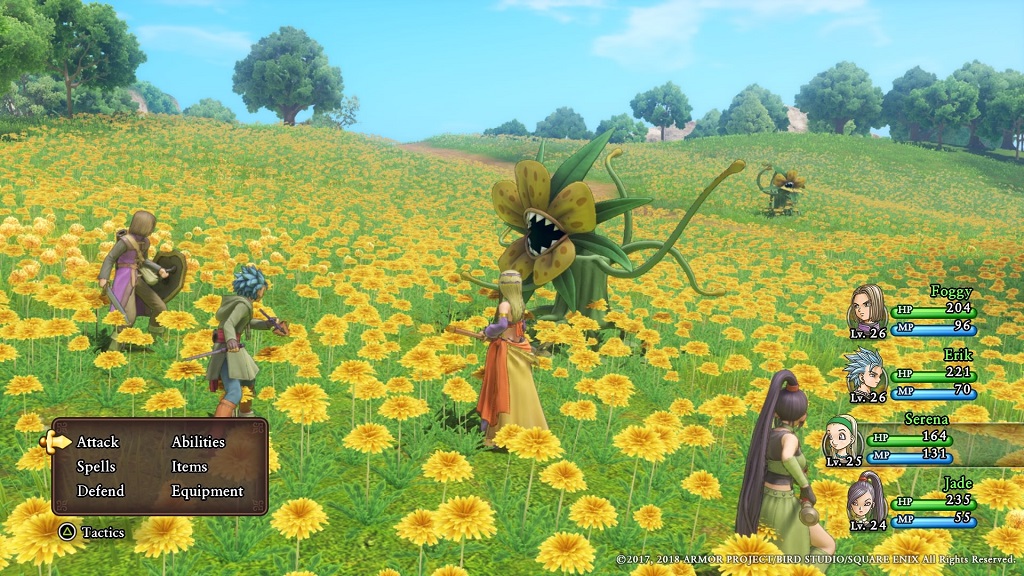Open the Abilities list

point(198,442)
